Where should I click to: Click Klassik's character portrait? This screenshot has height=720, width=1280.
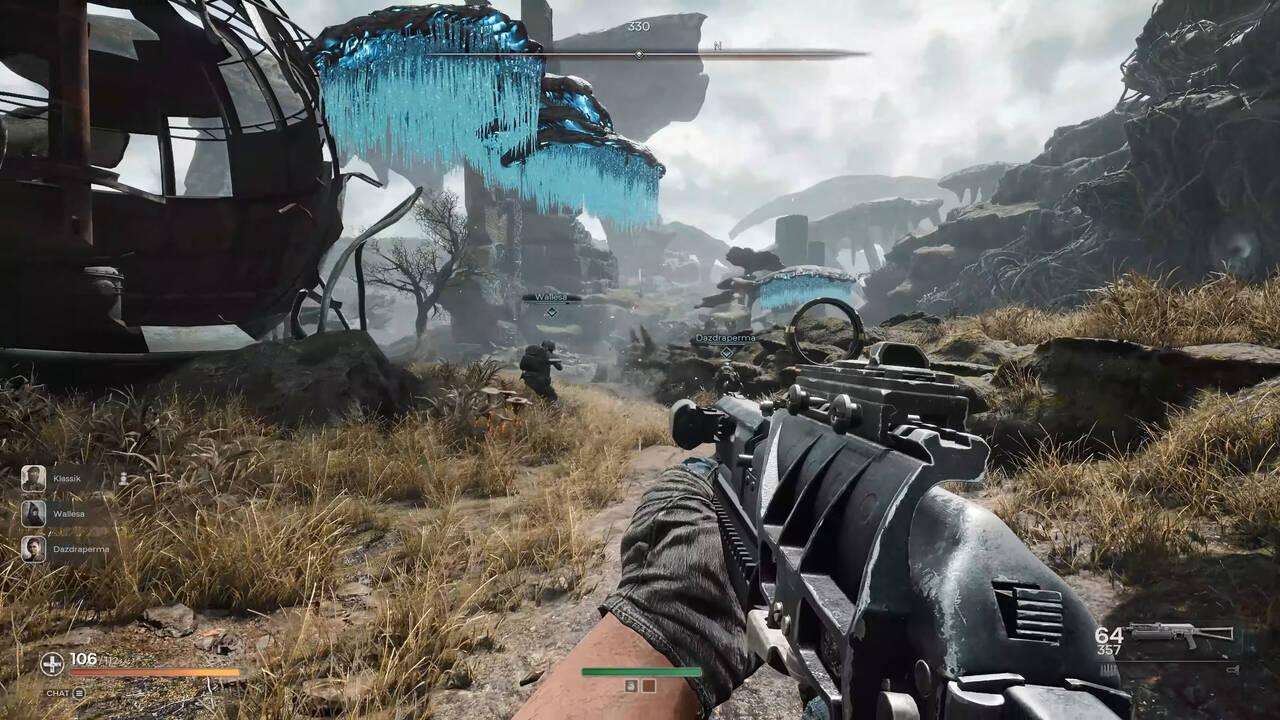(32, 478)
